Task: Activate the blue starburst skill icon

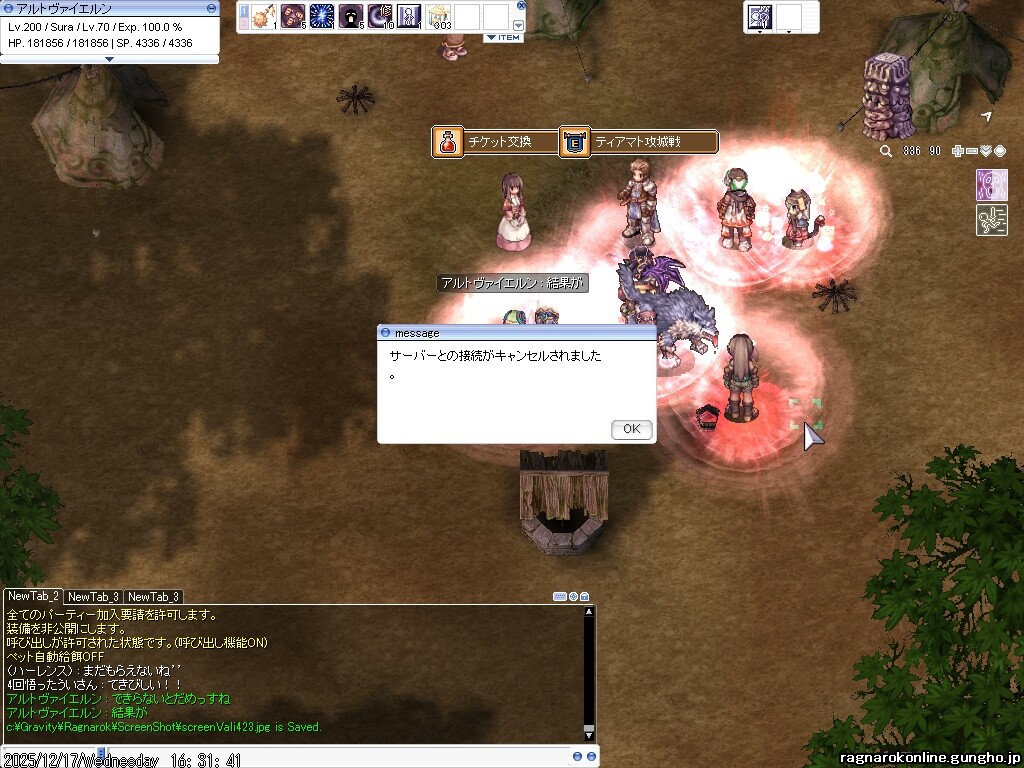Action: 322,16
